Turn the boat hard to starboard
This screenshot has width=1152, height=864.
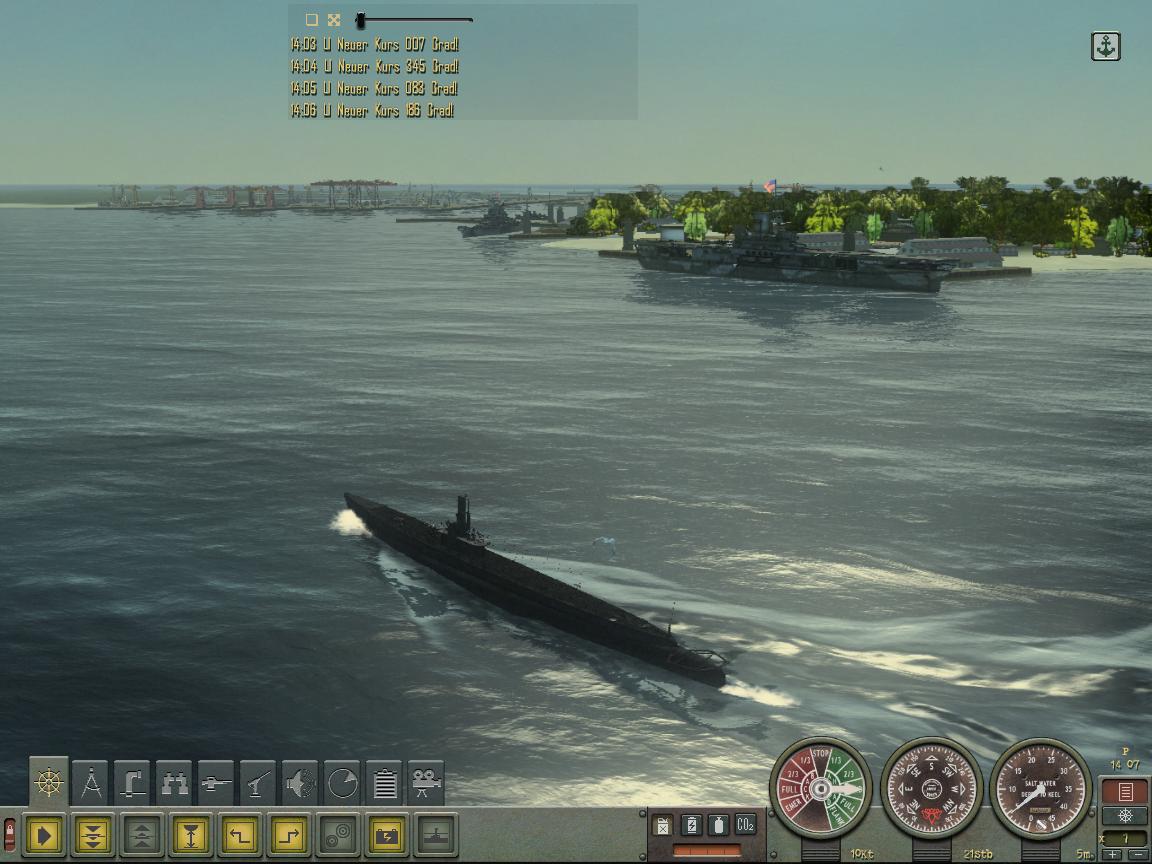288,835
